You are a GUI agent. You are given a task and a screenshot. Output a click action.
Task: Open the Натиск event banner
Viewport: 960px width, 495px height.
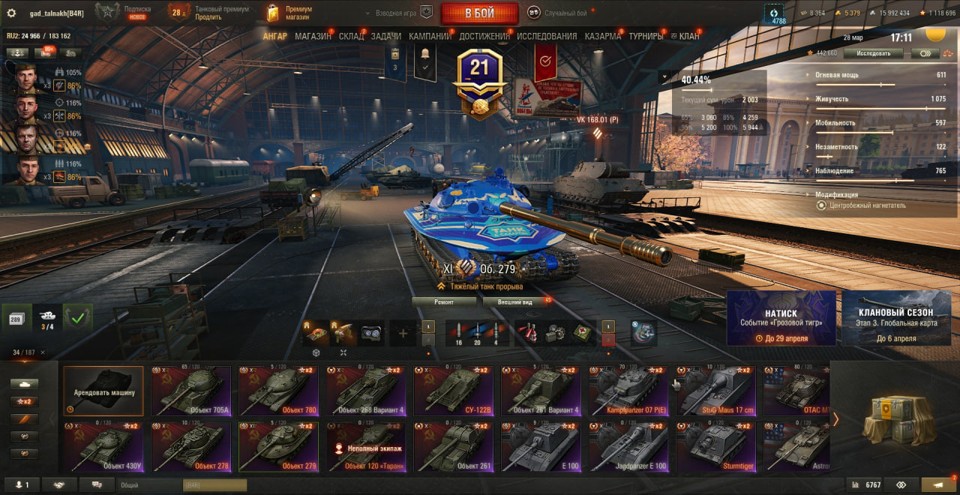click(x=781, y=318)
